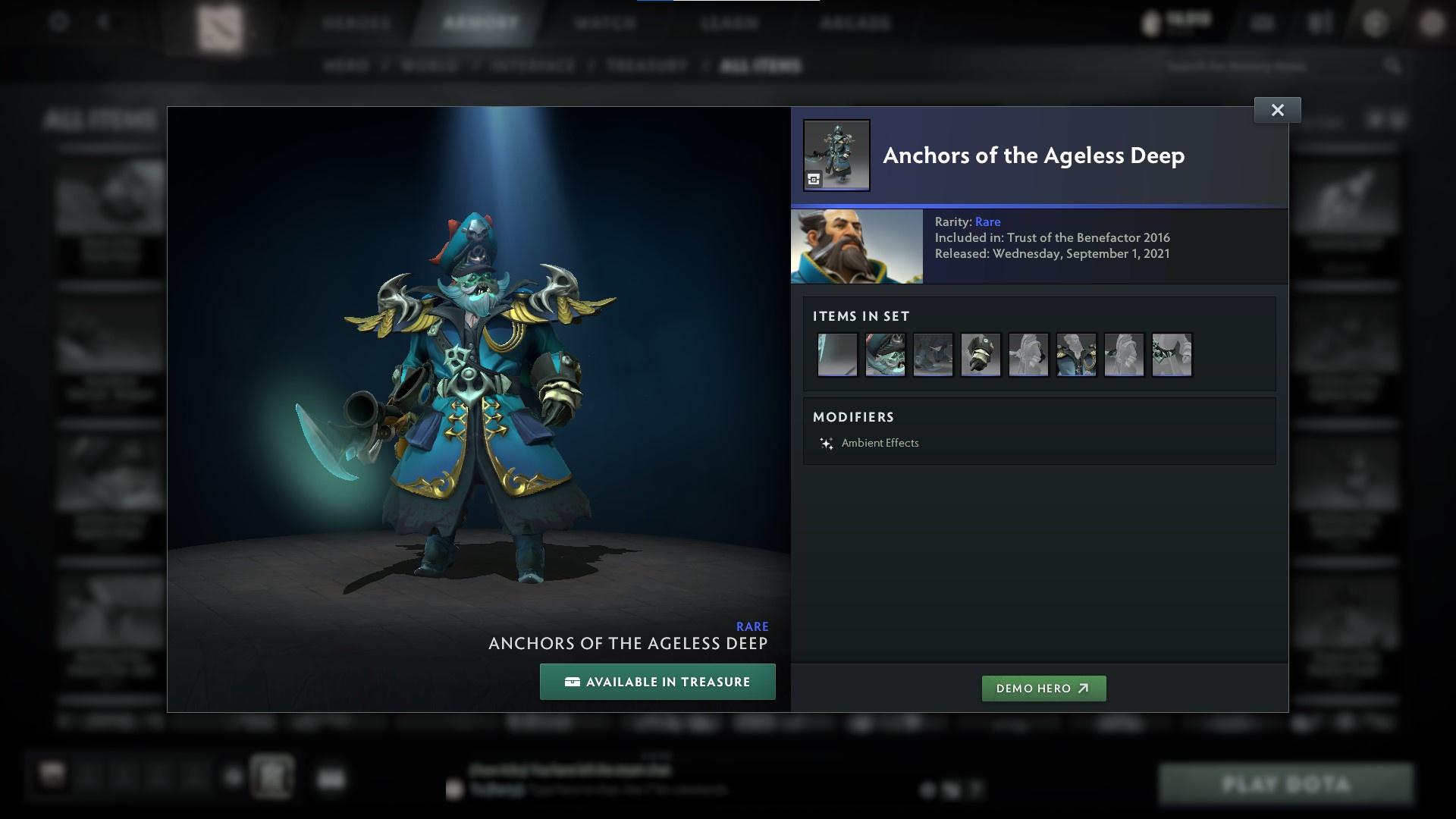Viewport: 1456px width, 819px height.
Task: Click the magnifier icon in the item search bar
Action: (1395, 66)
